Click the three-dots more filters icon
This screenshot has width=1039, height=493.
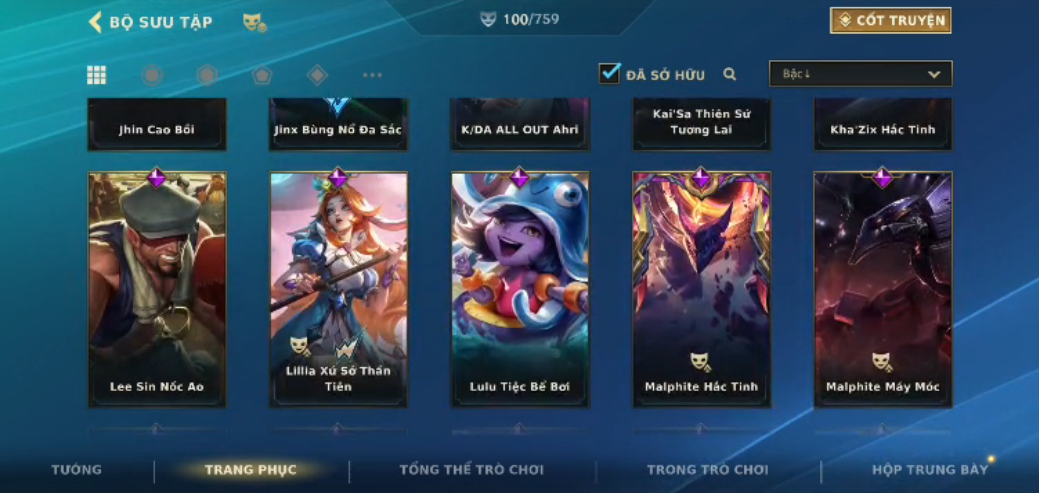[372, 75]
